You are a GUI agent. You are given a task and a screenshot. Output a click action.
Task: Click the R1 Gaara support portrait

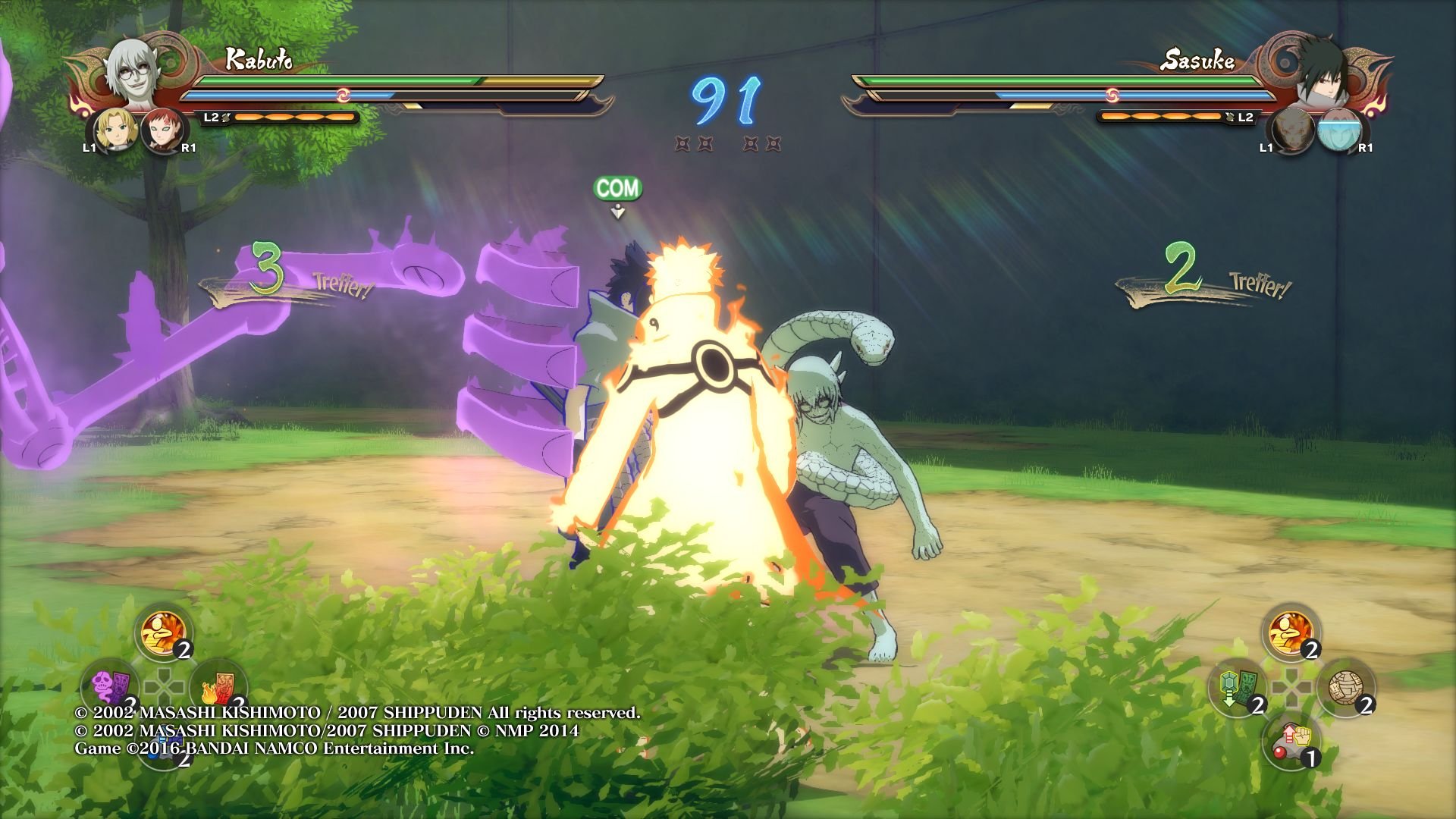(163, 129)
